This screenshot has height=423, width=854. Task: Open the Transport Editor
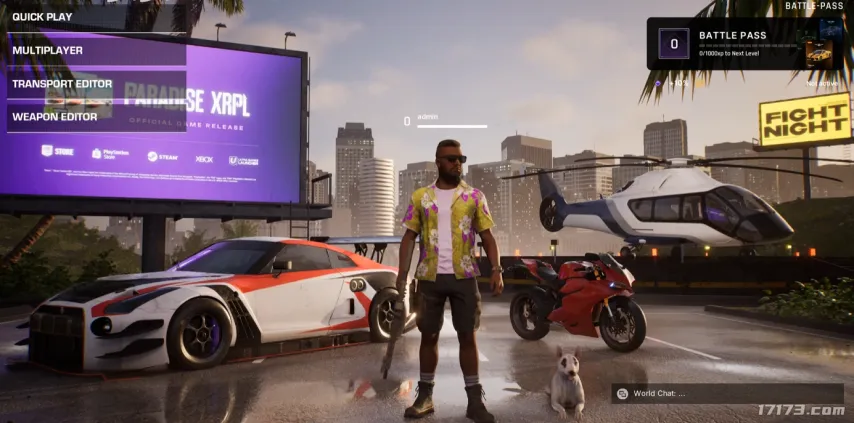62,84
